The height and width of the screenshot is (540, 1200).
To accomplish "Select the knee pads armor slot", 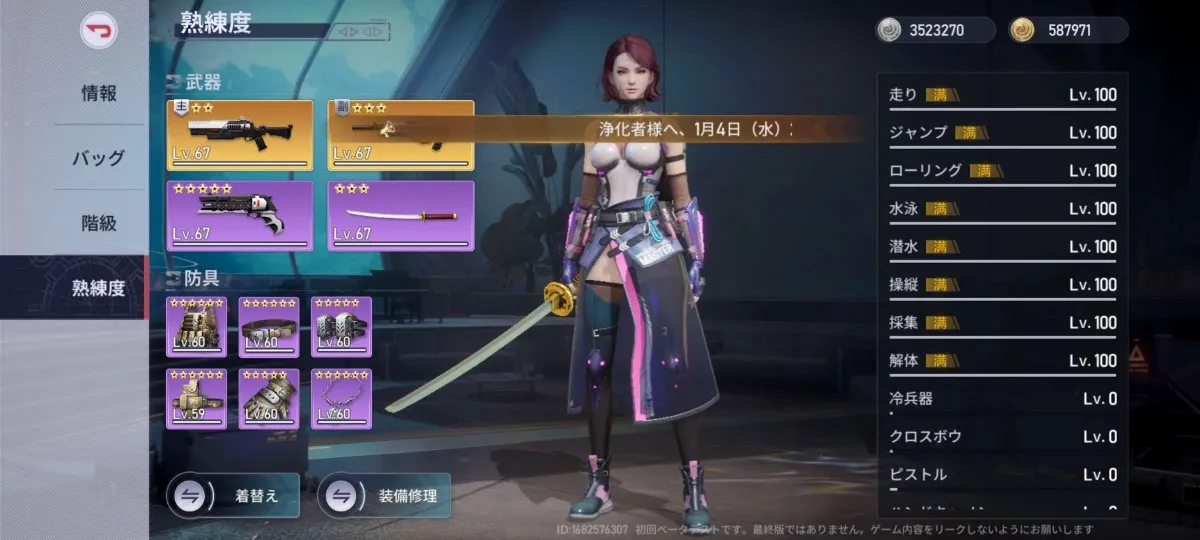I will click(341, 327).
